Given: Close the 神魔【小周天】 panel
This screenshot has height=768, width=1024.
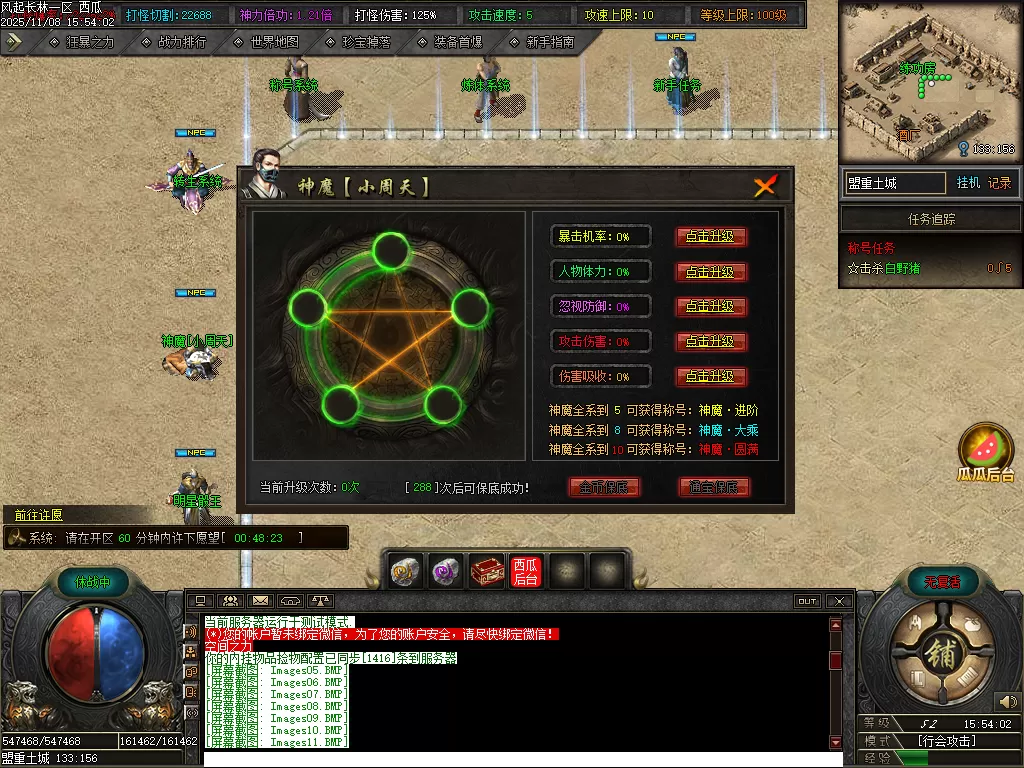Looking at the screenshot, I should 765,186.
